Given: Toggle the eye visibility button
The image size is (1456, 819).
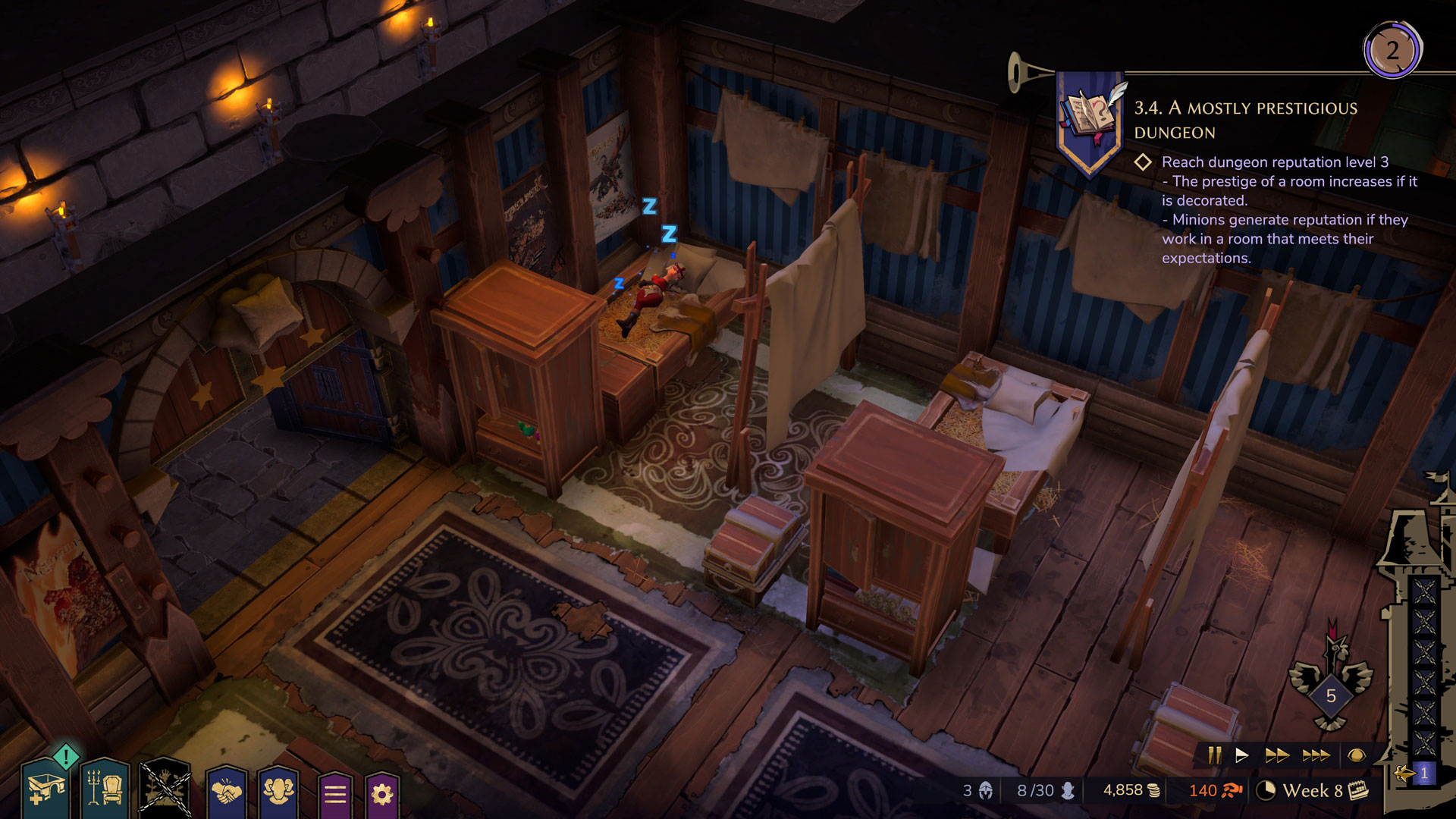Looking at the screenshot, I should (x=1357, y=755).
